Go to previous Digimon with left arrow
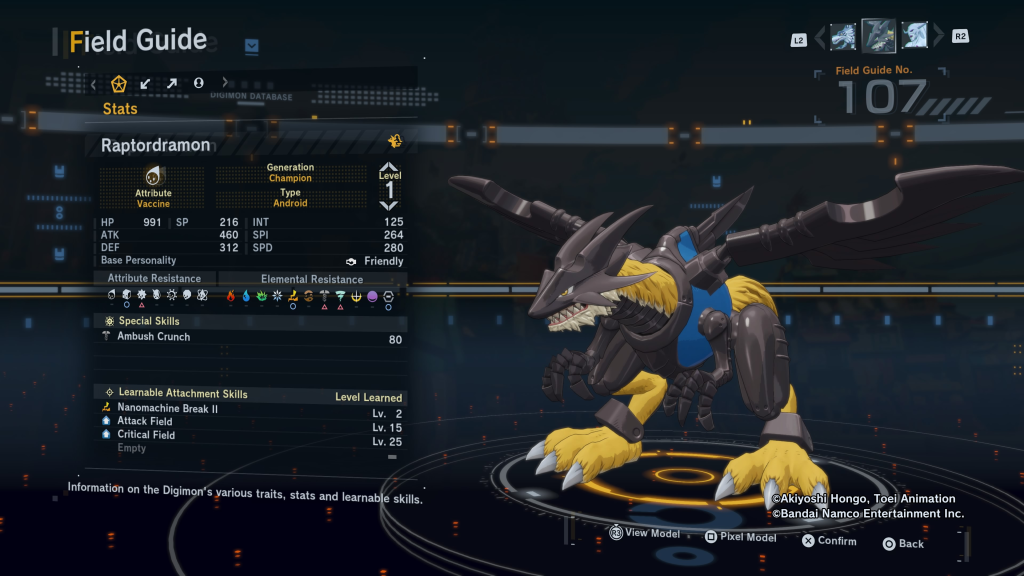This screenshot has width=1024, height=576. (x=819, y=38)
